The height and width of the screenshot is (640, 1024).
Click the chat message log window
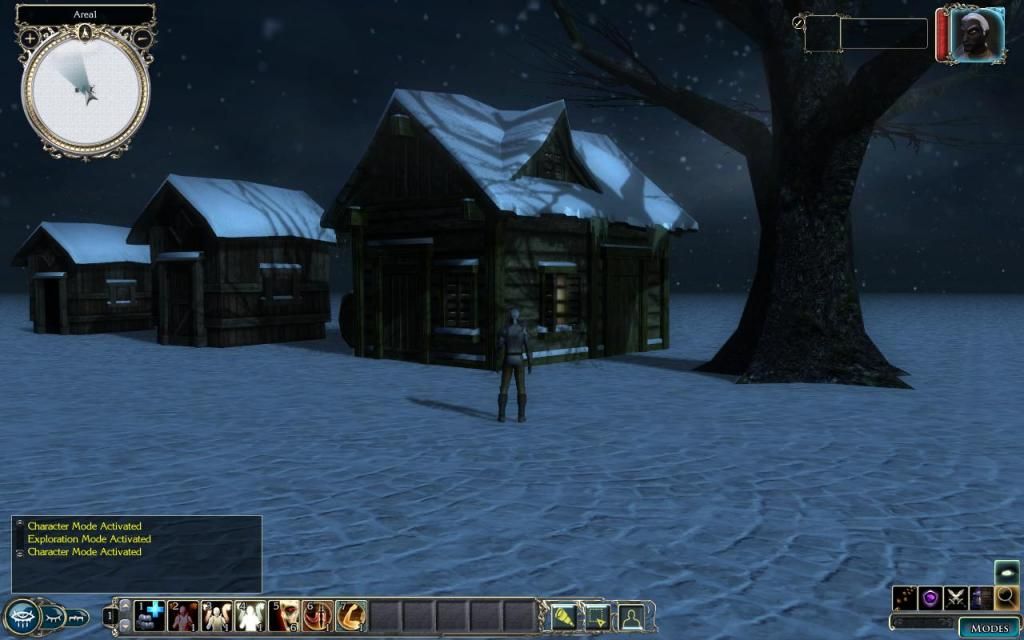(137, 554)
